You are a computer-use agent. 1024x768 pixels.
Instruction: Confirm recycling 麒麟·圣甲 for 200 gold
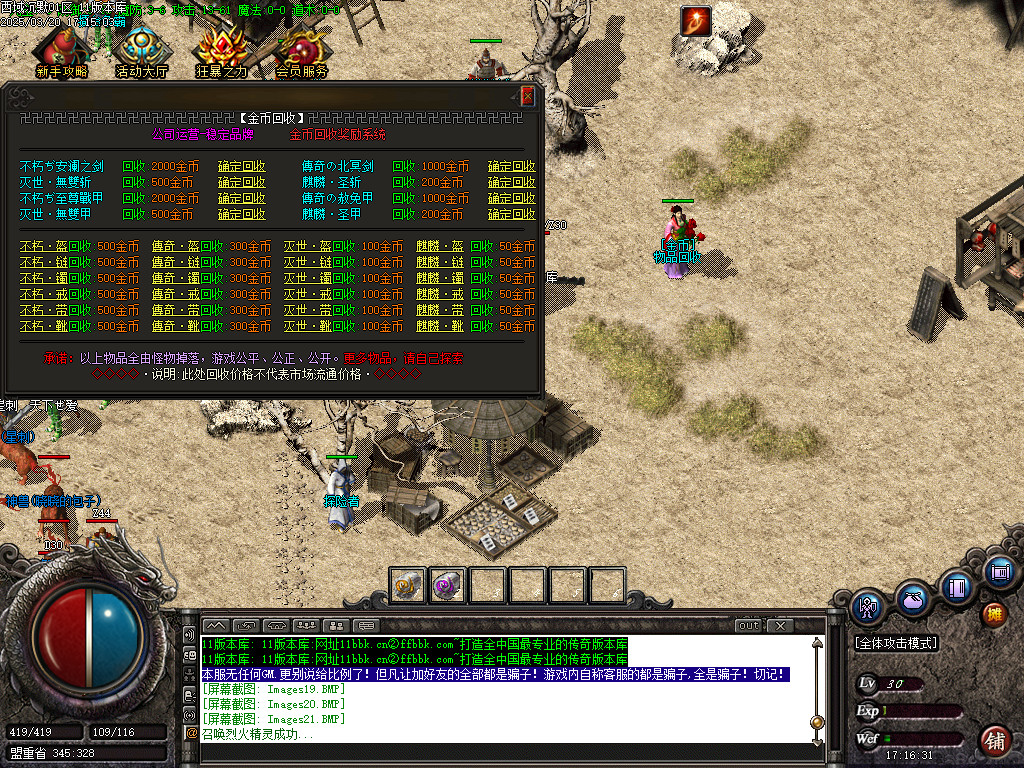pos(511,215)
